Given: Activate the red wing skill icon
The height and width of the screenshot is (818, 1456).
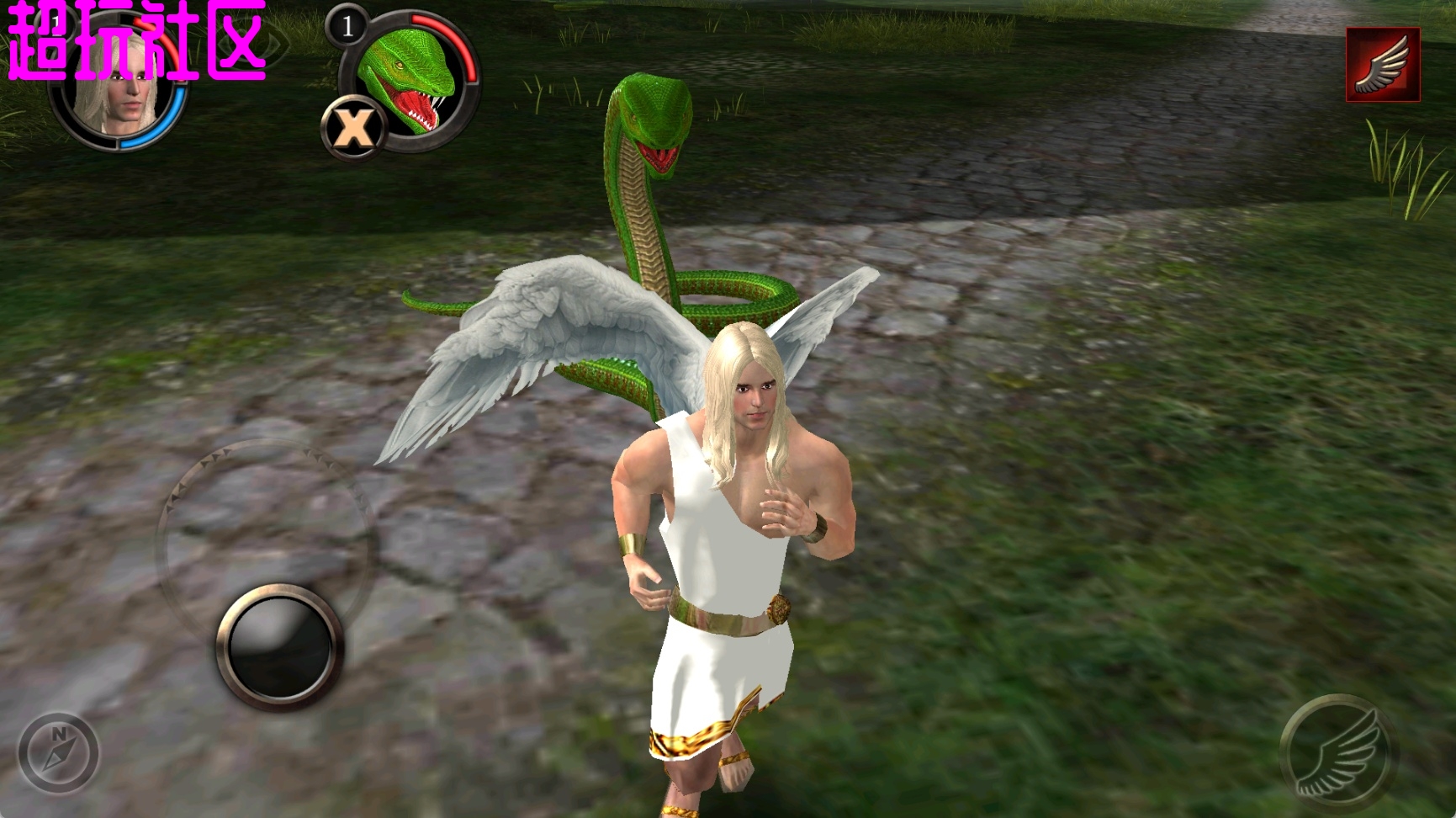Looking at the screenshot, I should click(x=1383, y=65).
